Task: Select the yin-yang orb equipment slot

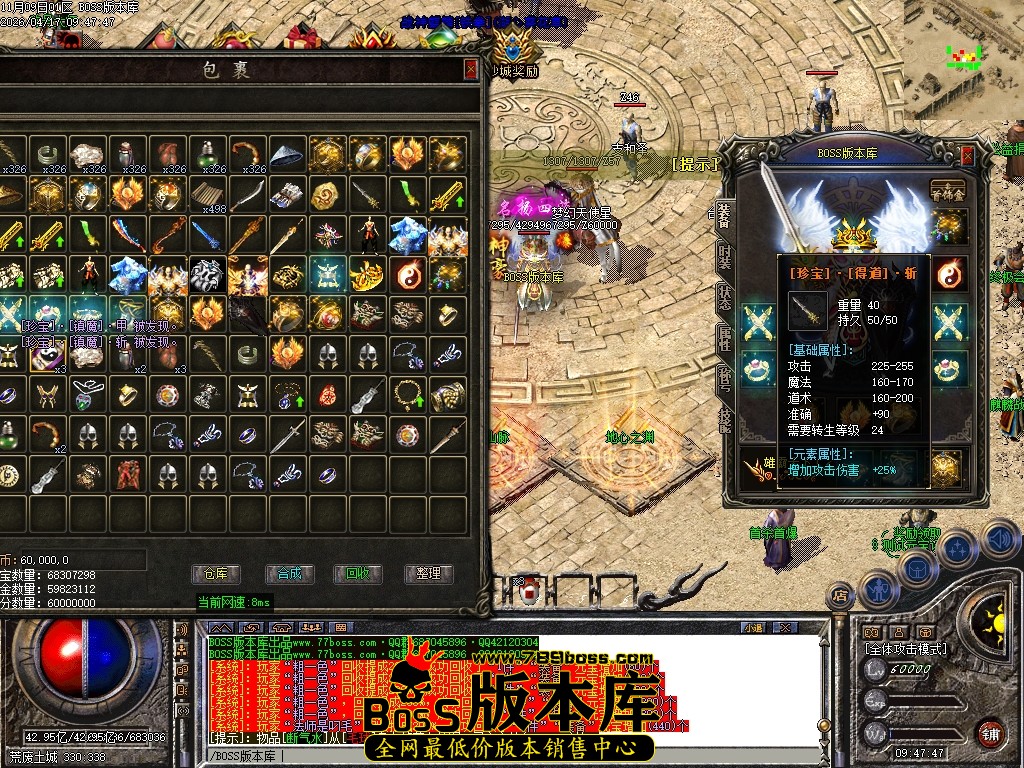Action: [949, 273]
